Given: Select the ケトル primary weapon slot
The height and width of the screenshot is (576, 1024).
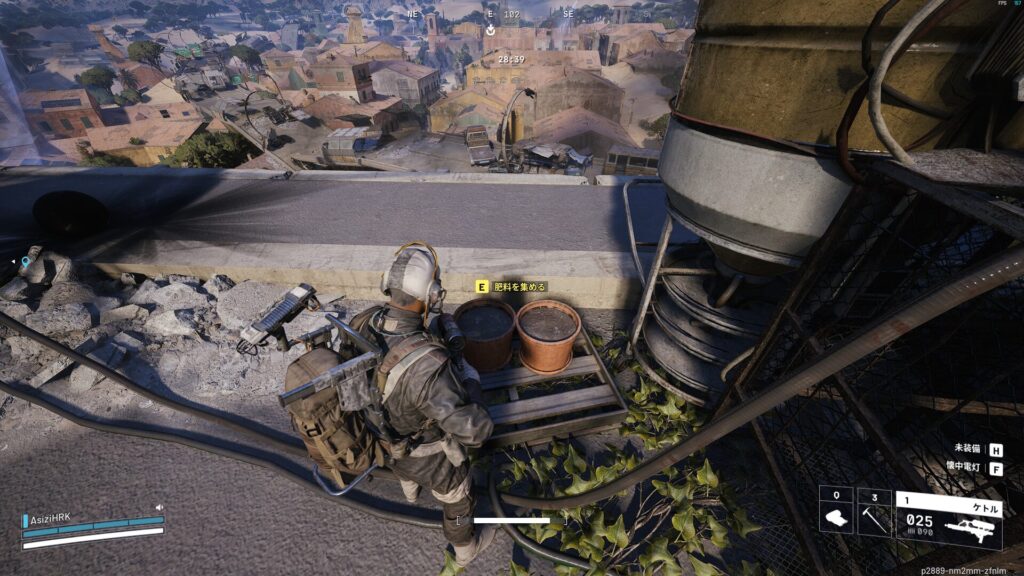Looking at the screenshot, I should click(x=949, y=518).
